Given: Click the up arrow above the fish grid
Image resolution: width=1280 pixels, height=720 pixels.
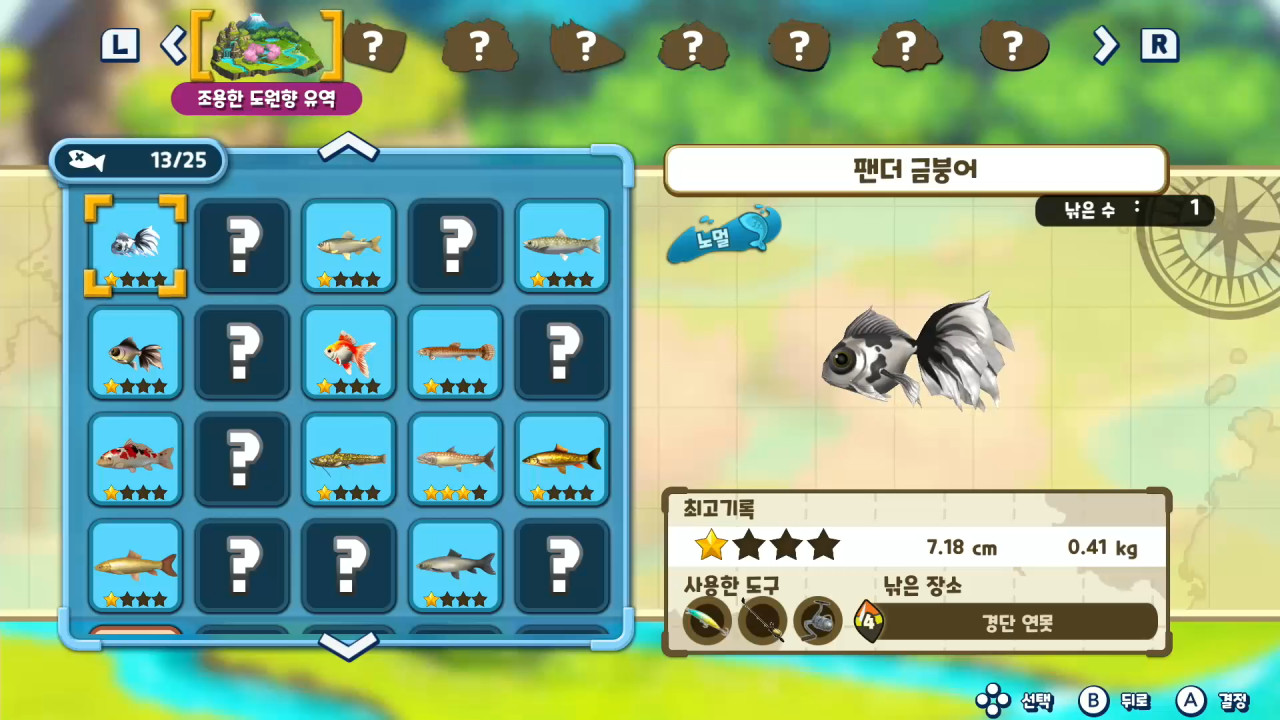Looking at the screenshot, I should (x=348, y=148).
